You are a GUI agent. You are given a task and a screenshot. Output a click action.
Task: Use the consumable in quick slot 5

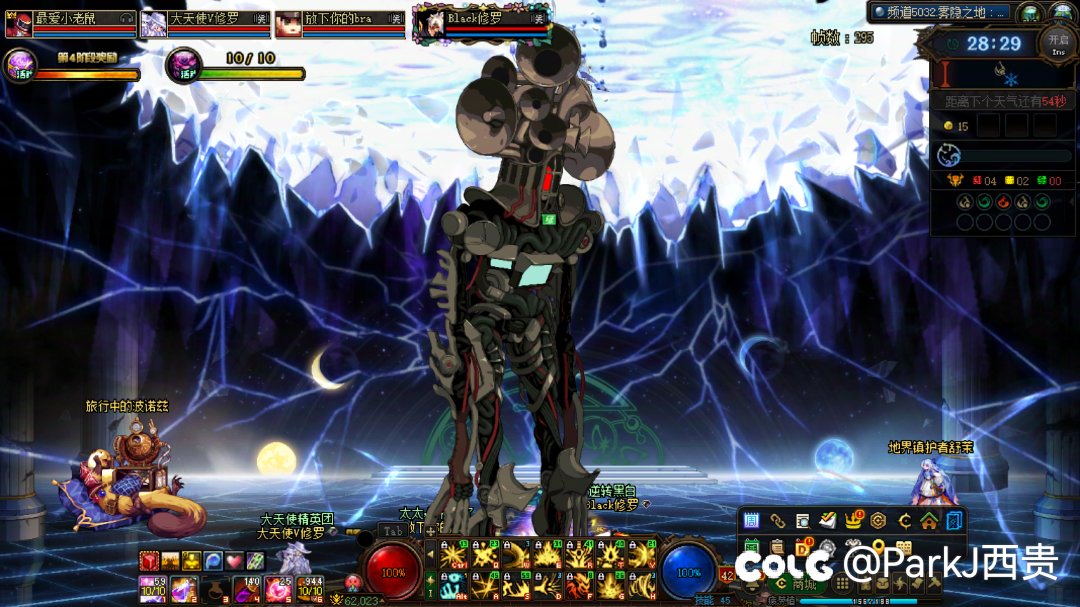(x=278, y=589)
